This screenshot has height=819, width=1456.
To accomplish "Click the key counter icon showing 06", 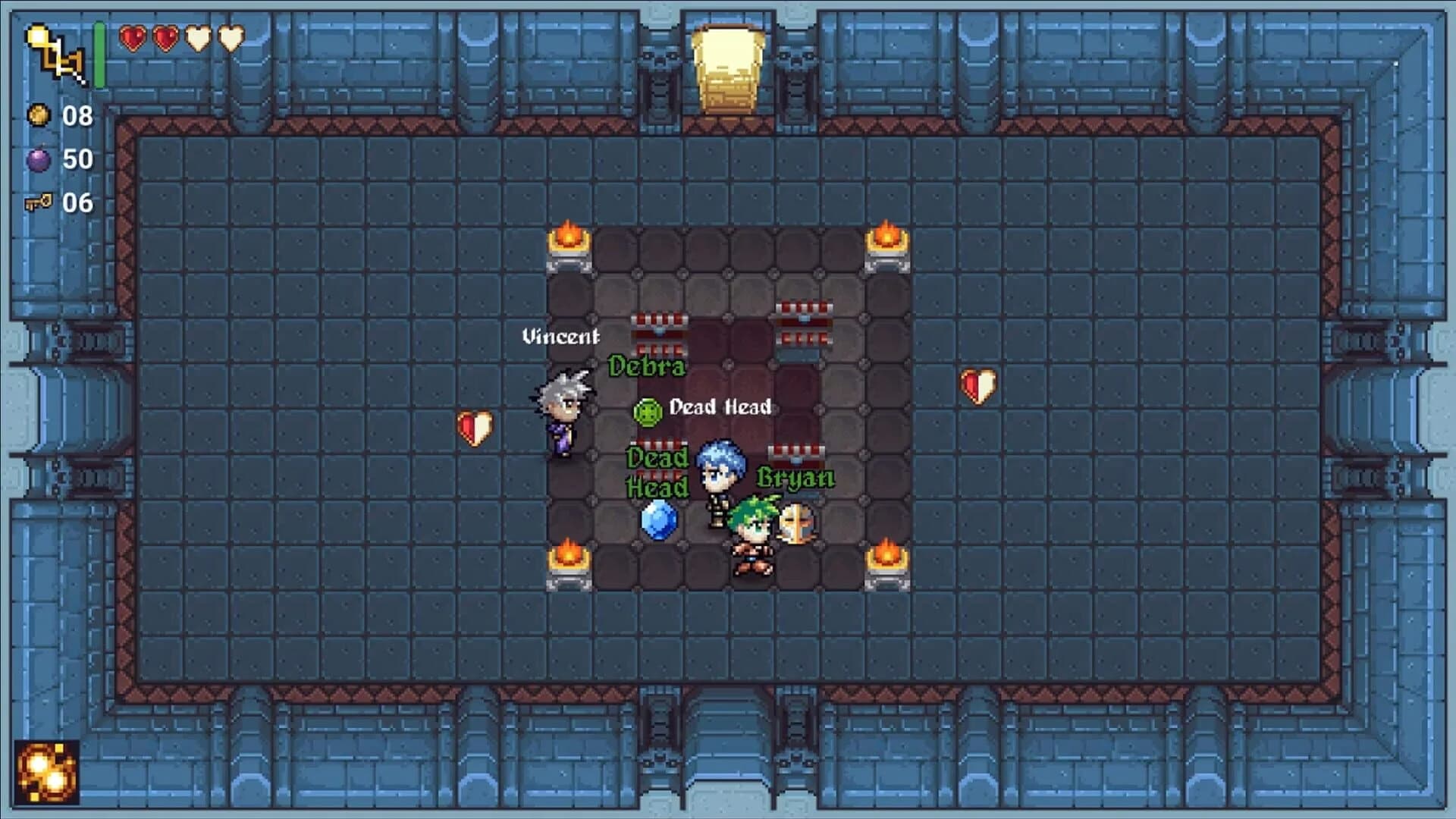I will [39, 202].
